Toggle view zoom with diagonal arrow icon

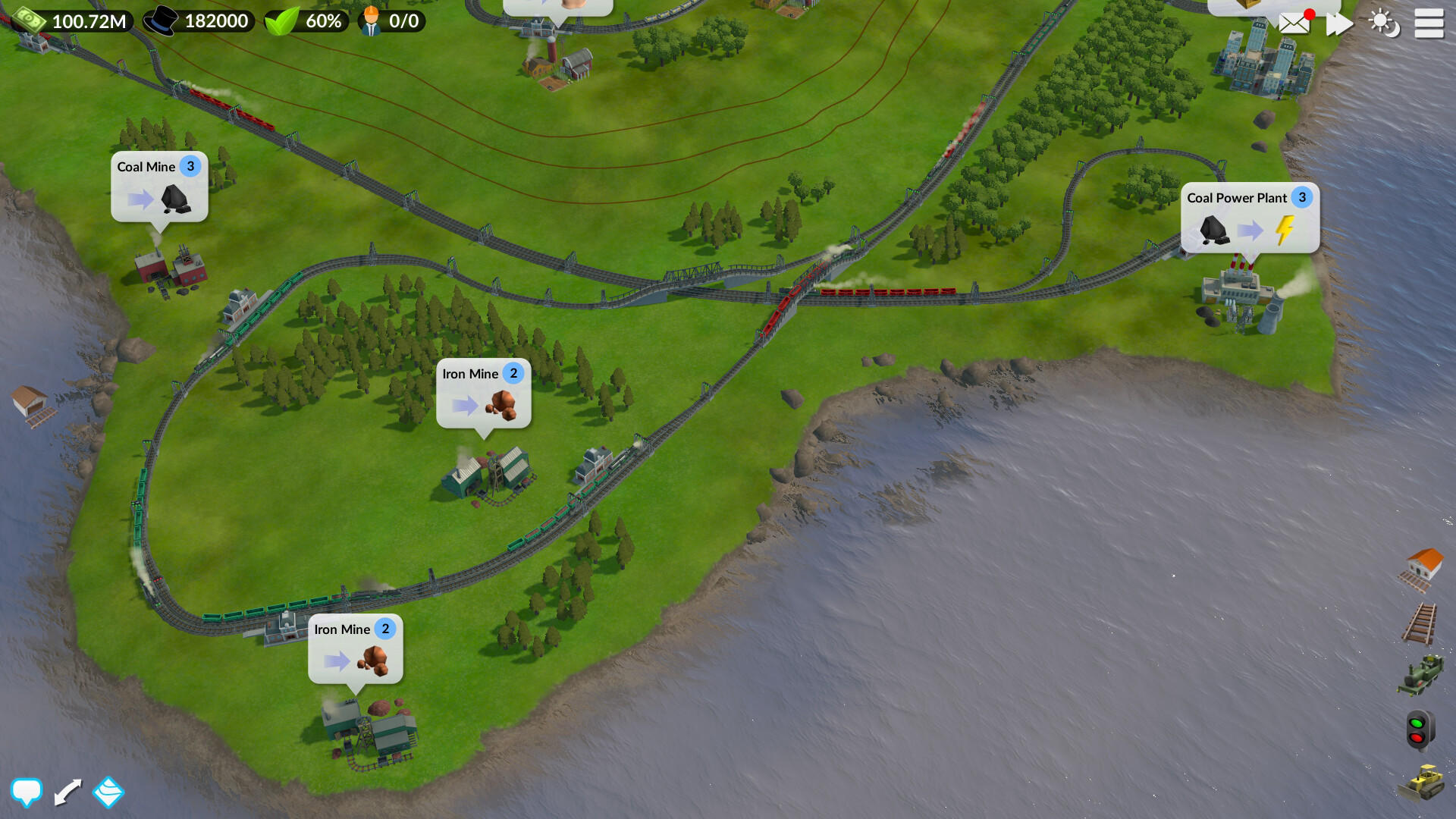pyautogui.click(x=67, y=792)
